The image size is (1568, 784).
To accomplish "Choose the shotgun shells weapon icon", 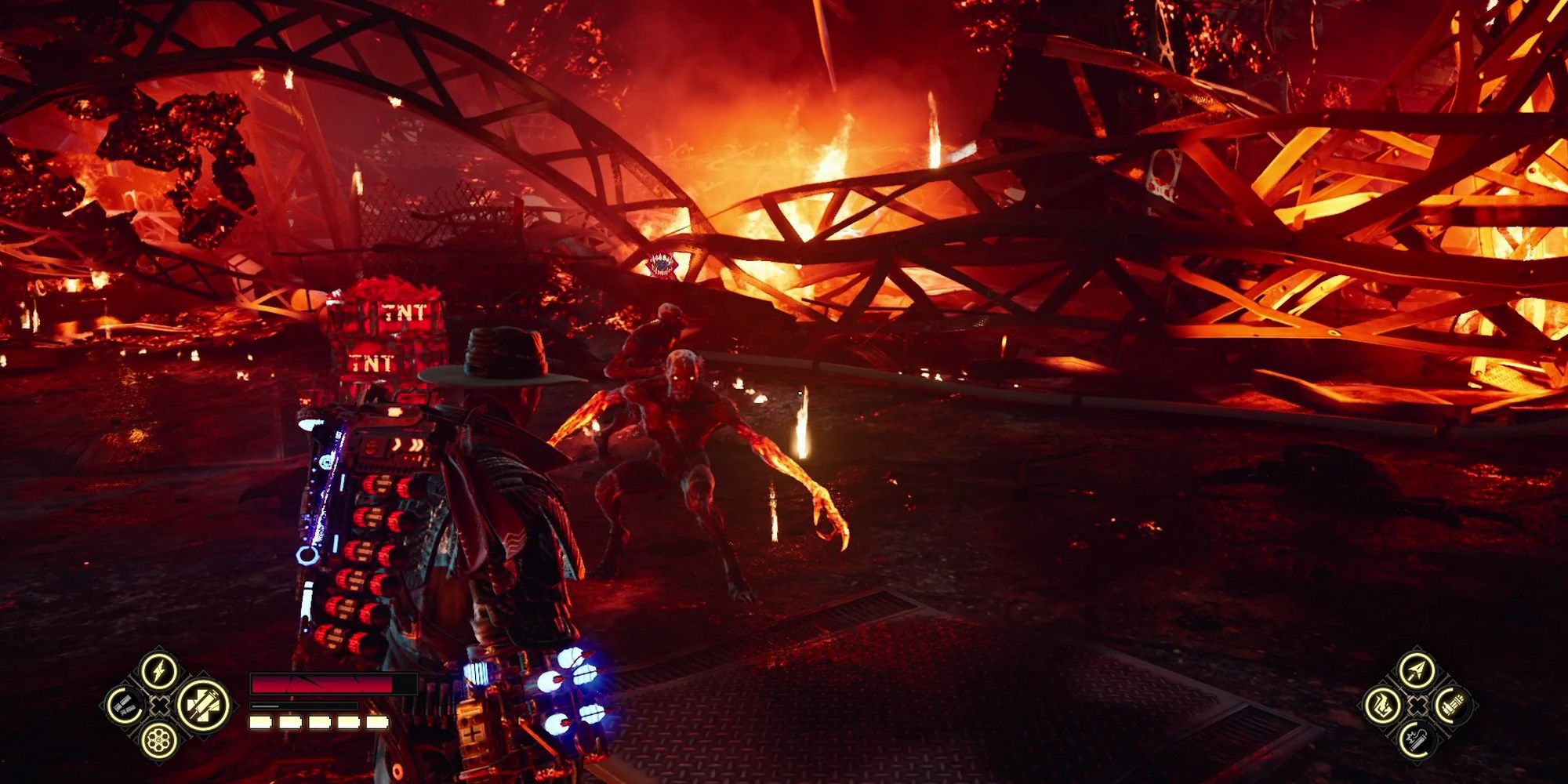I will [125, 706].
